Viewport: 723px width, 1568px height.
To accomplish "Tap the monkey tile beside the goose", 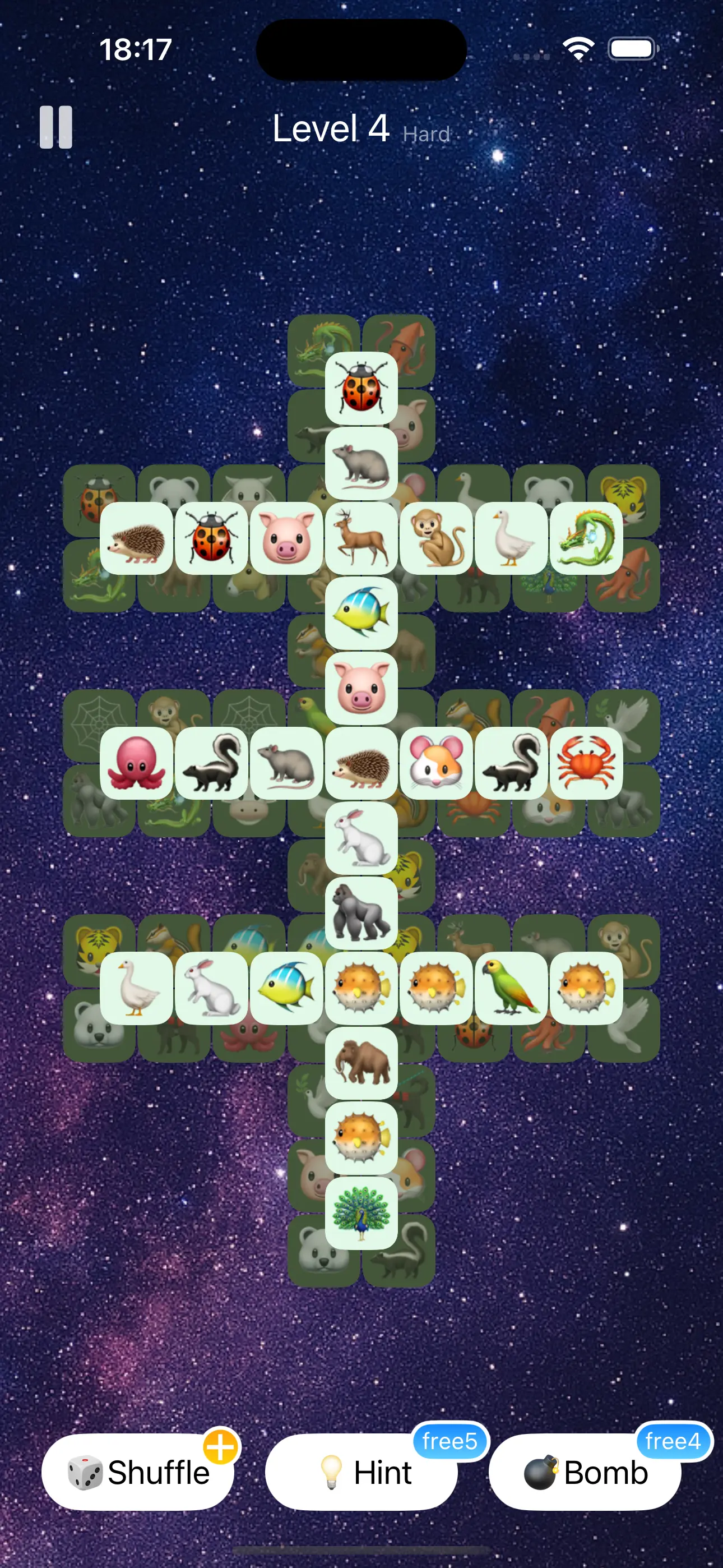I will 437,542.
